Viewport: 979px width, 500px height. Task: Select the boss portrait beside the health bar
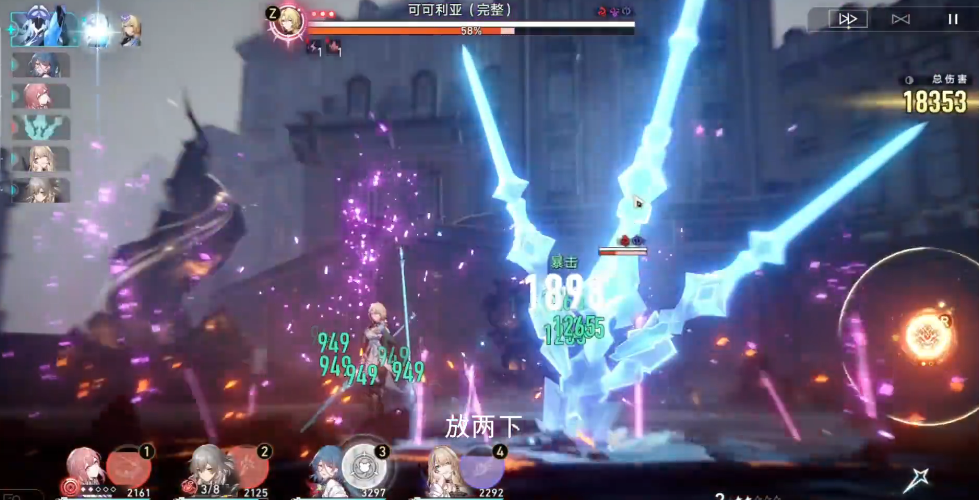tap(290, 20)
